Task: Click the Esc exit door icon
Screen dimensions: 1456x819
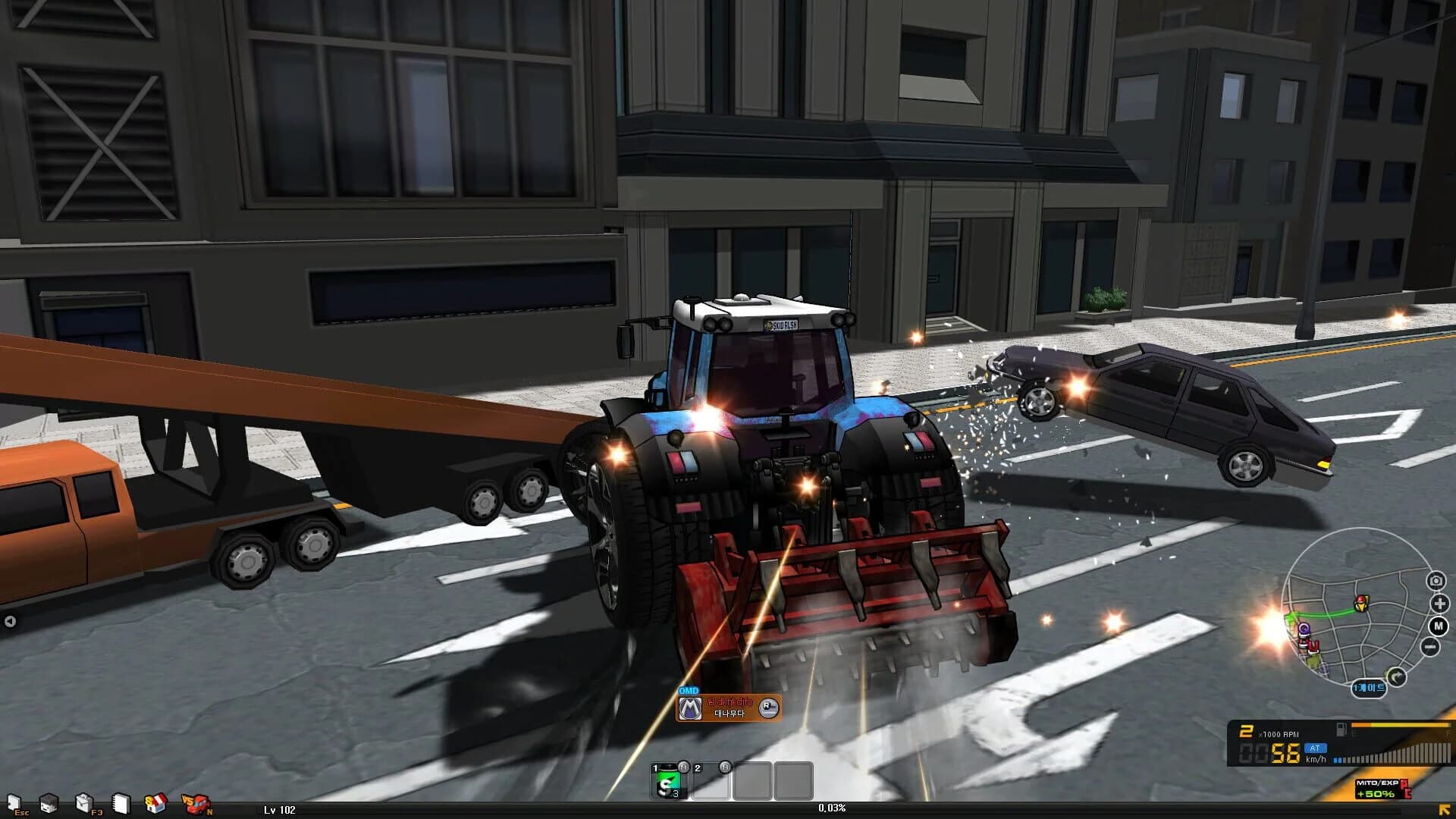Action: click(13, 802)
